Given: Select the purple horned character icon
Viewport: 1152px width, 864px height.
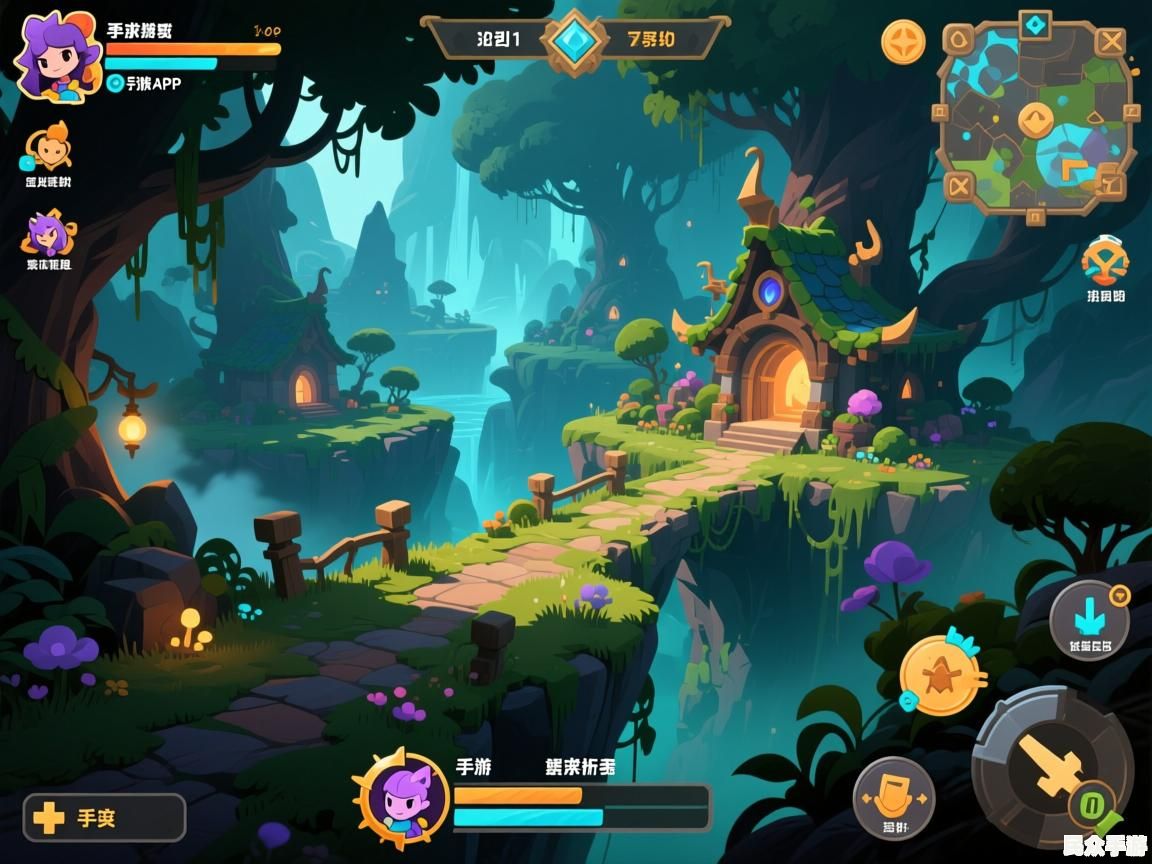Looking at the screenshot, I should tap(48, 233).
